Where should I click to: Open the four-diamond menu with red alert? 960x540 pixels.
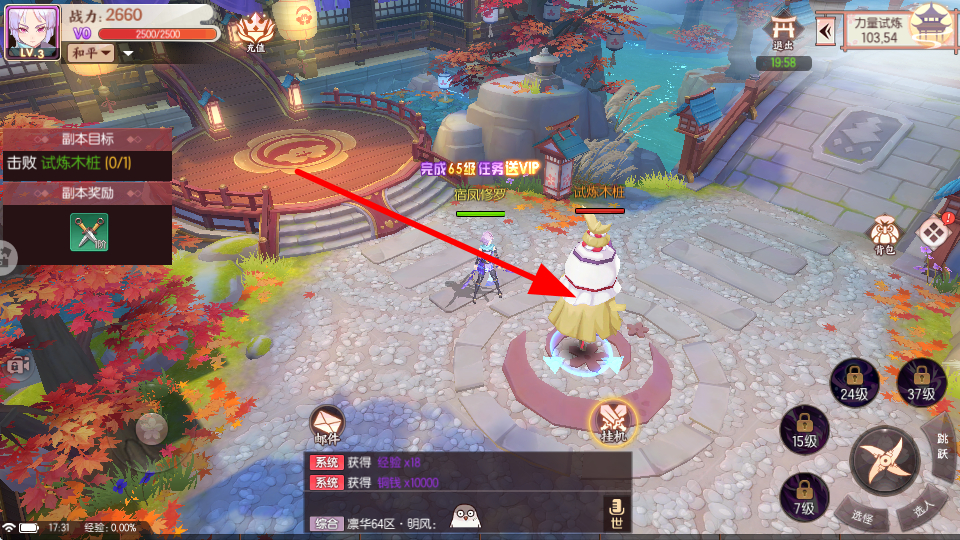click(x=933, y=233)
